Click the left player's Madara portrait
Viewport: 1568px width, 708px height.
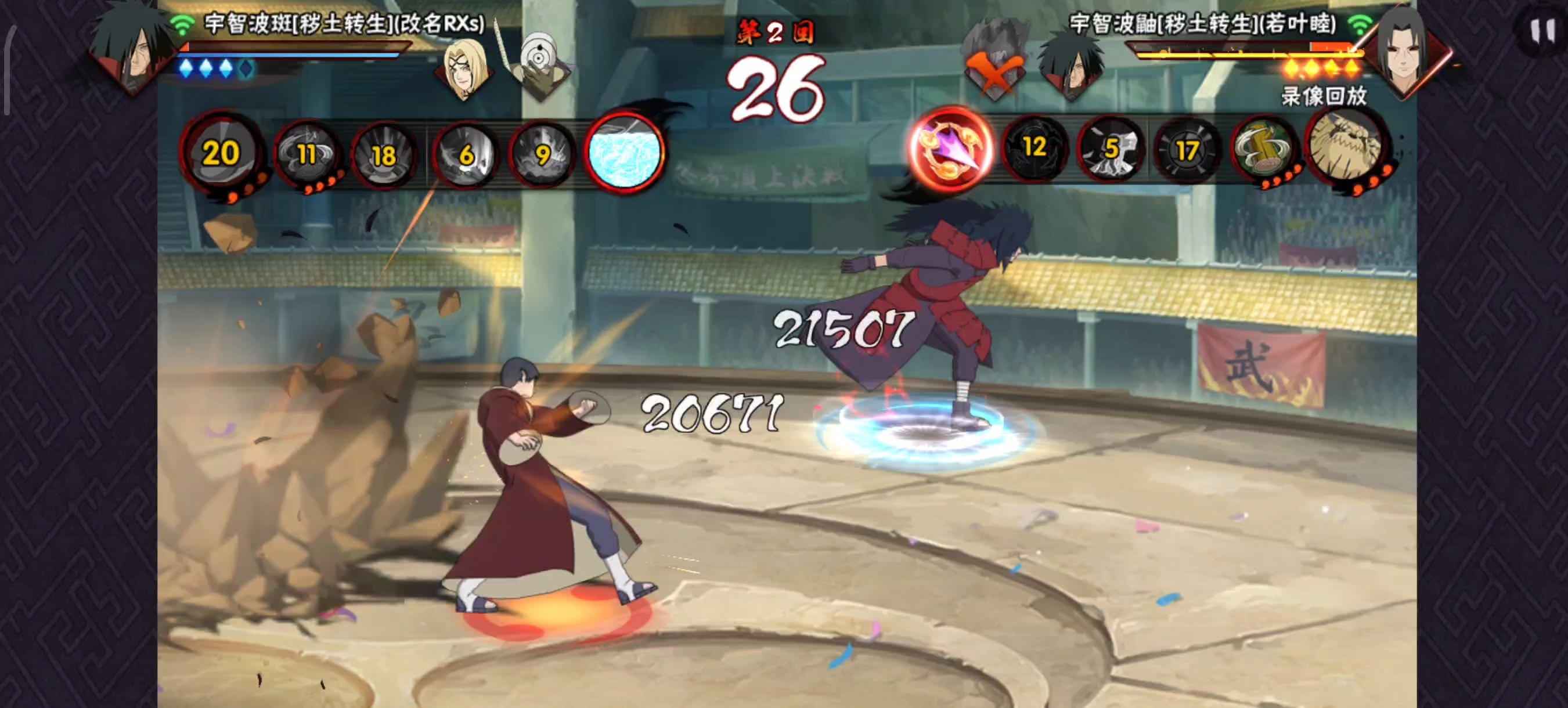(129, 48)
